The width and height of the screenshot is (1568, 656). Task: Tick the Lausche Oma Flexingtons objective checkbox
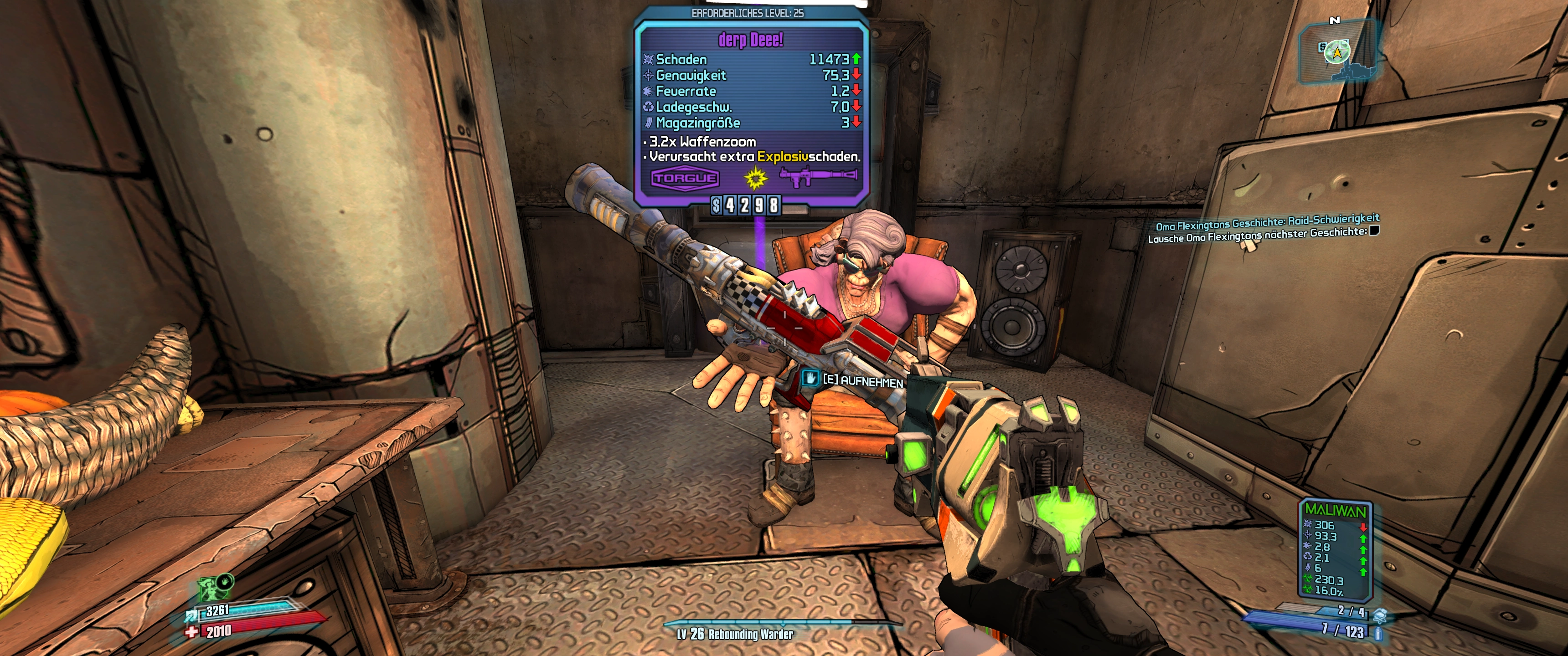(1374, 230)
